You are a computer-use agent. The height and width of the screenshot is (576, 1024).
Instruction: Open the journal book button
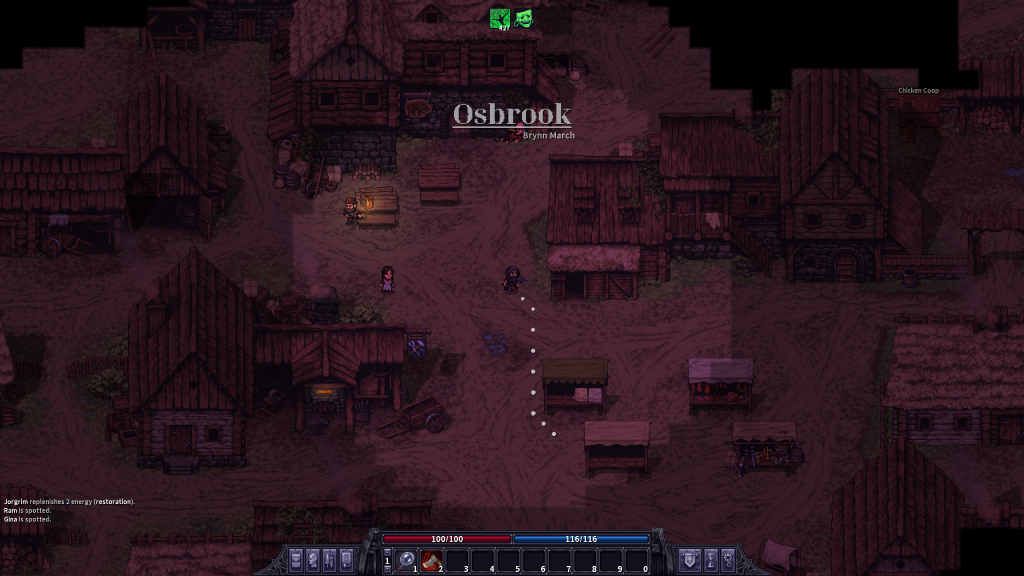pyautogui.click(x=347, y=560)
